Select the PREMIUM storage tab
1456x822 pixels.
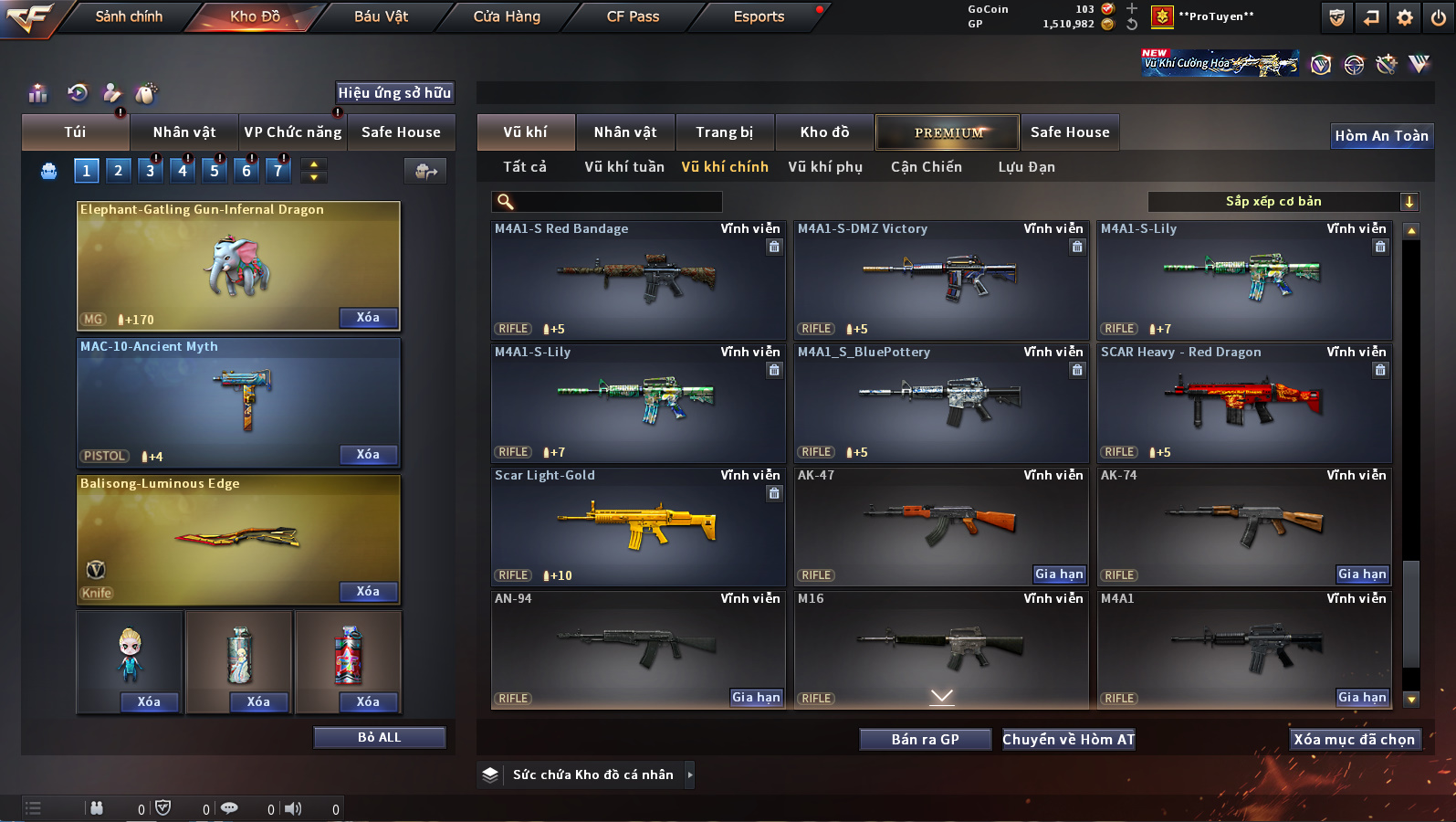(948, 132)
